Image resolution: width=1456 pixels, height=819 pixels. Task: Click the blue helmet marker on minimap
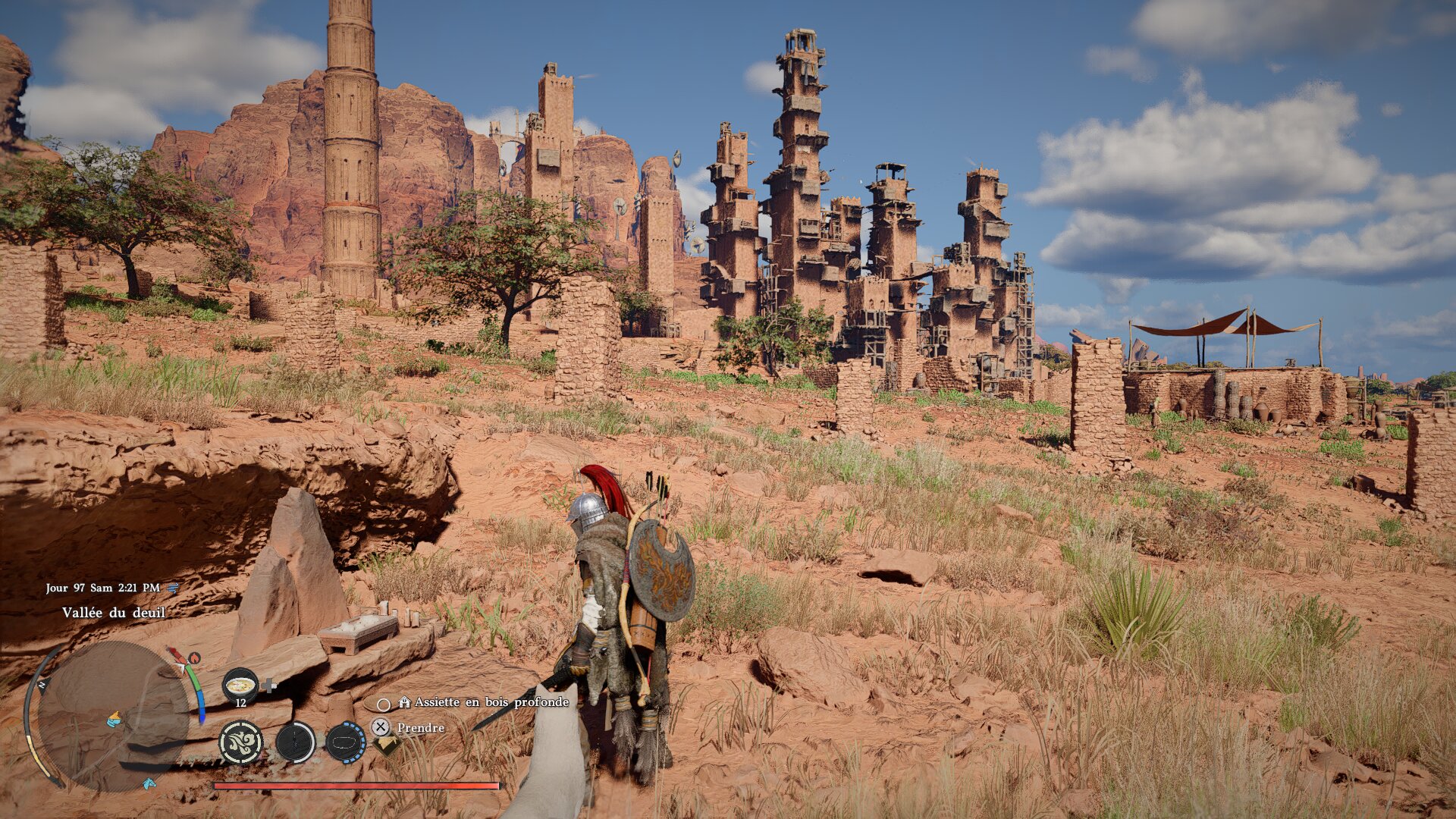[x=115, y=718]
